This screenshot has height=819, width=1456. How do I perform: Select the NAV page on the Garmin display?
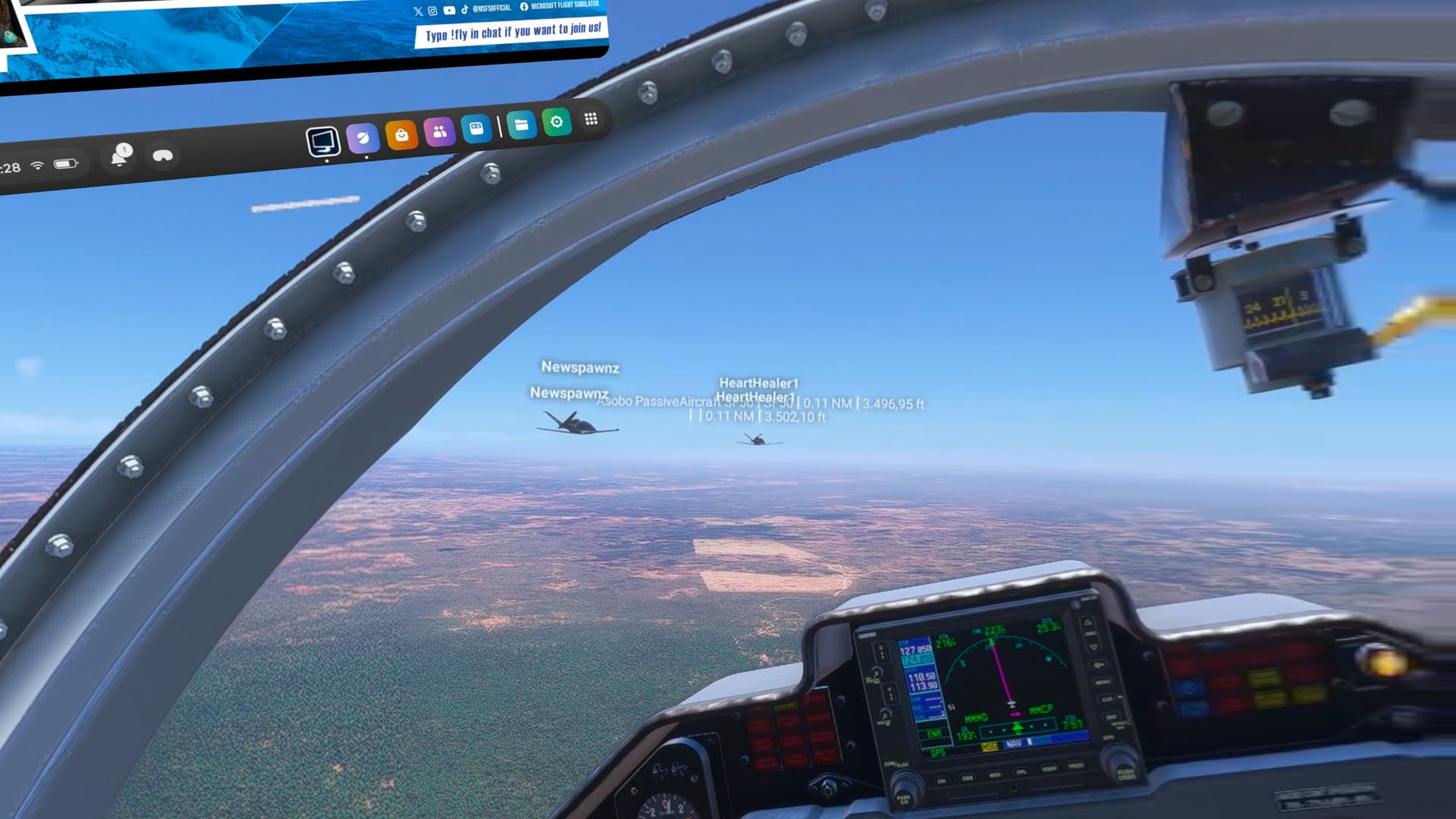tap(1014, 744)
